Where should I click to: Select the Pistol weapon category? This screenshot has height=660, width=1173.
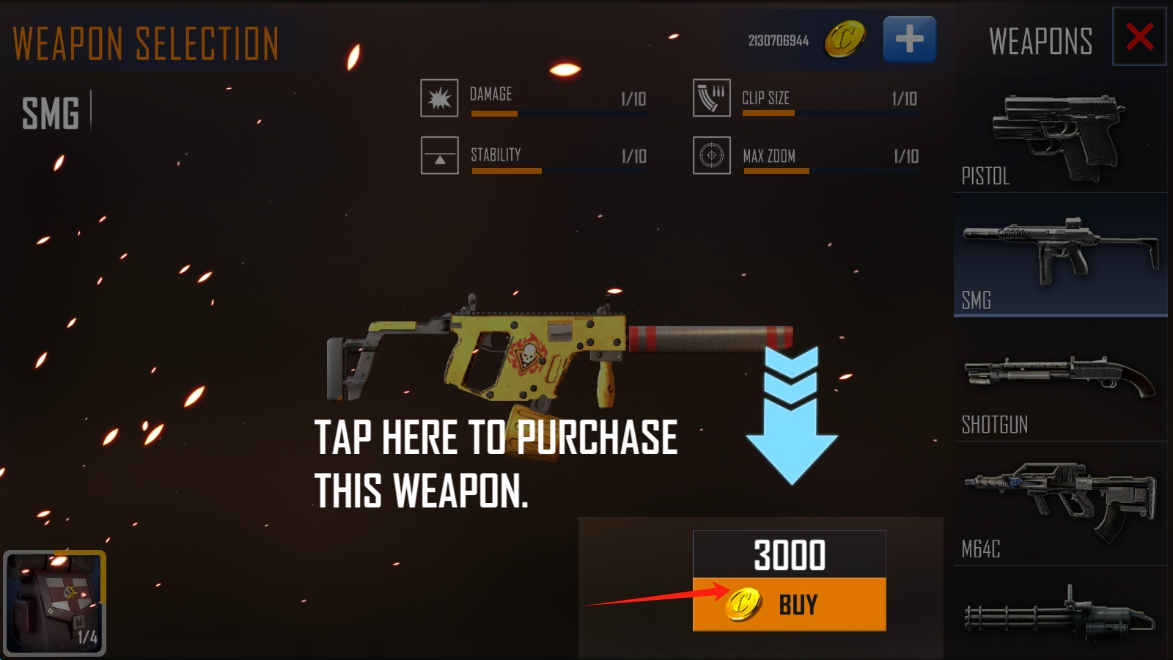[1060, 138]
